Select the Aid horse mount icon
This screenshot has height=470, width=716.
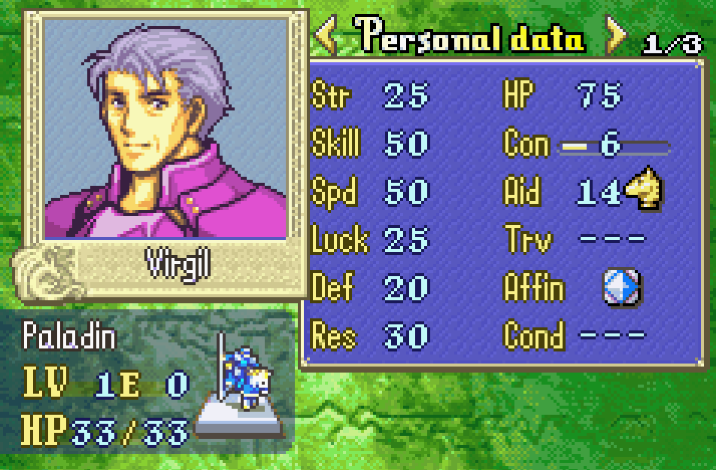tap(645, 190)
